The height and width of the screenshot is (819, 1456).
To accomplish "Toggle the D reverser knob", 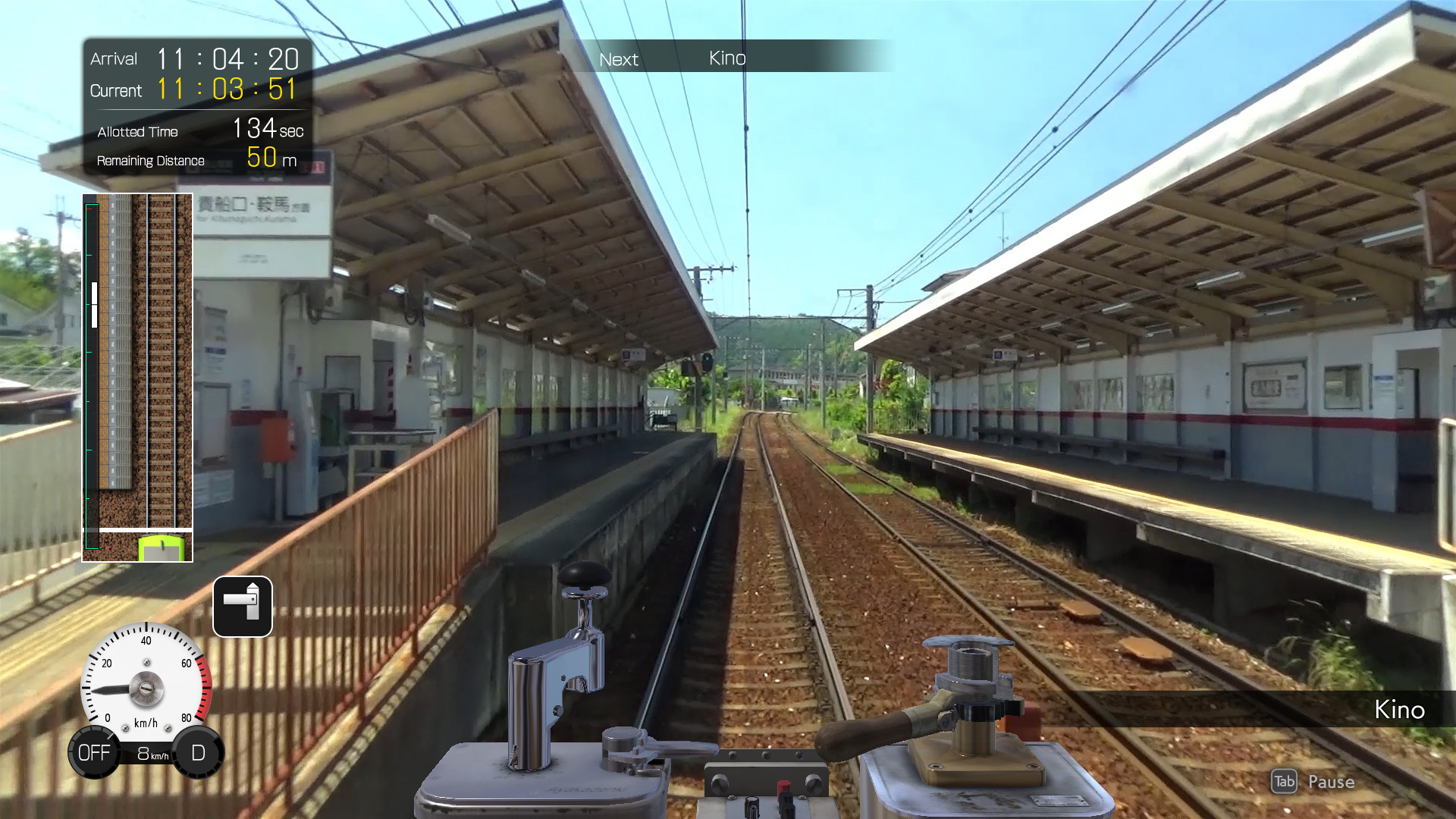I will 197,752.
